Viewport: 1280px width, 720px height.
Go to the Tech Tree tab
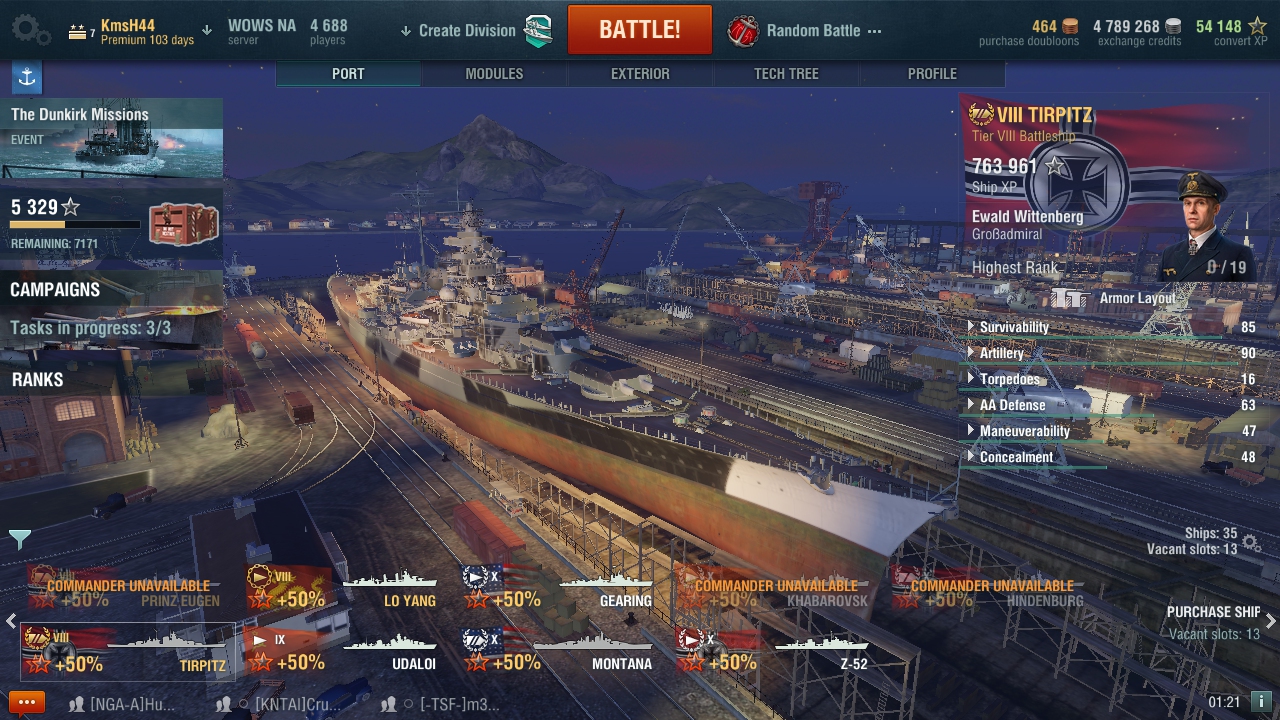[x=786, y=74]
